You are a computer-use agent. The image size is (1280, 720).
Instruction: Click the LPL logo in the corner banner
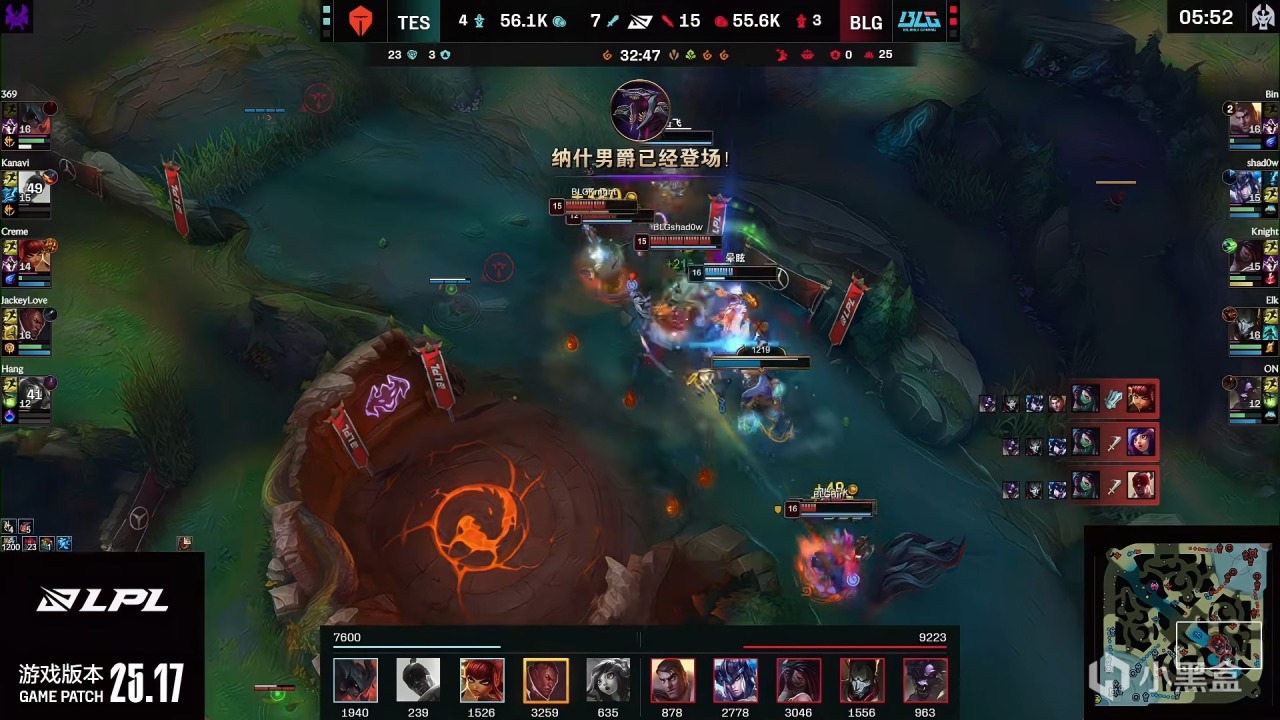click(102, 600)
